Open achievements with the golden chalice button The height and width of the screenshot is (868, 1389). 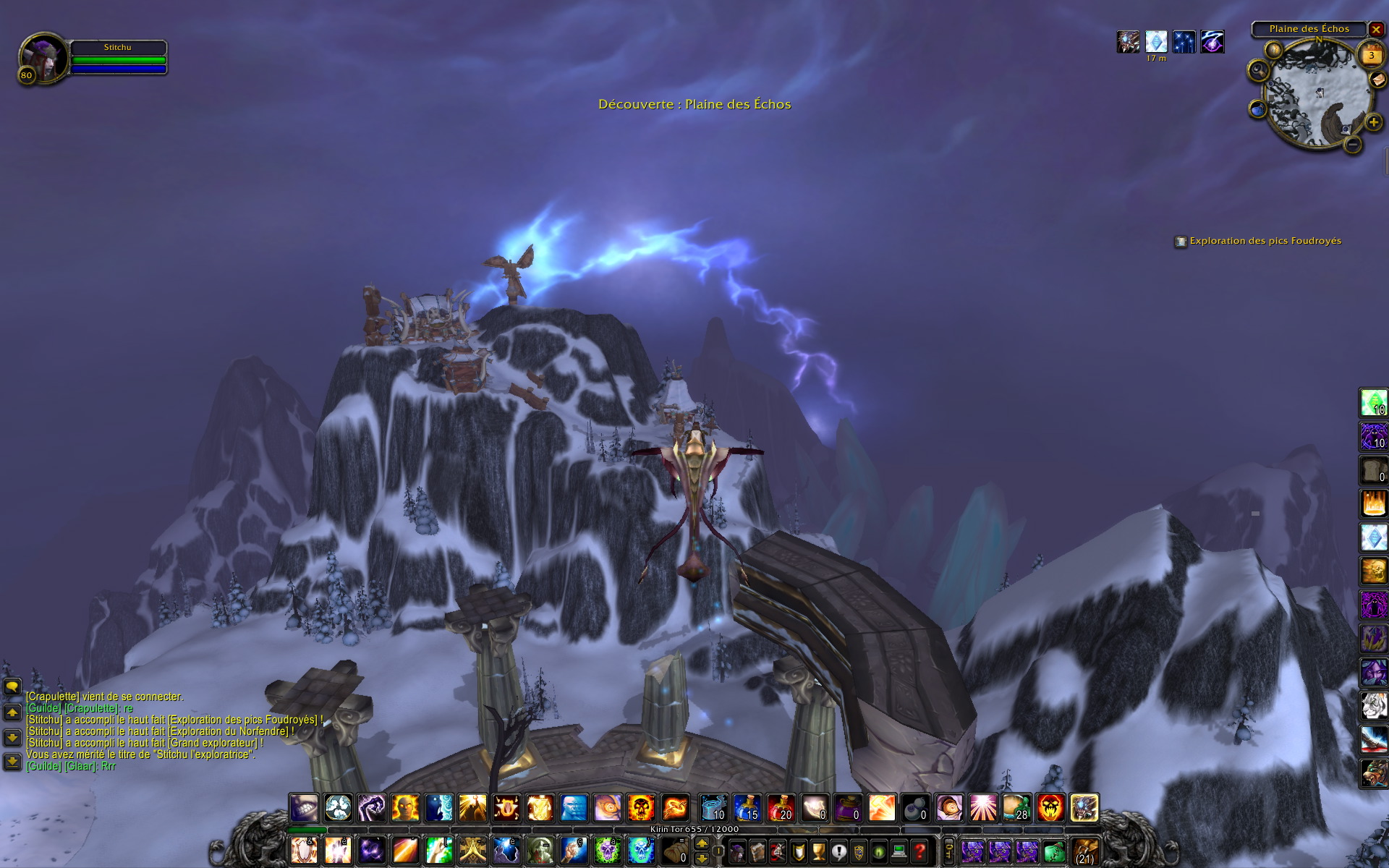click(x=818, y=851)
